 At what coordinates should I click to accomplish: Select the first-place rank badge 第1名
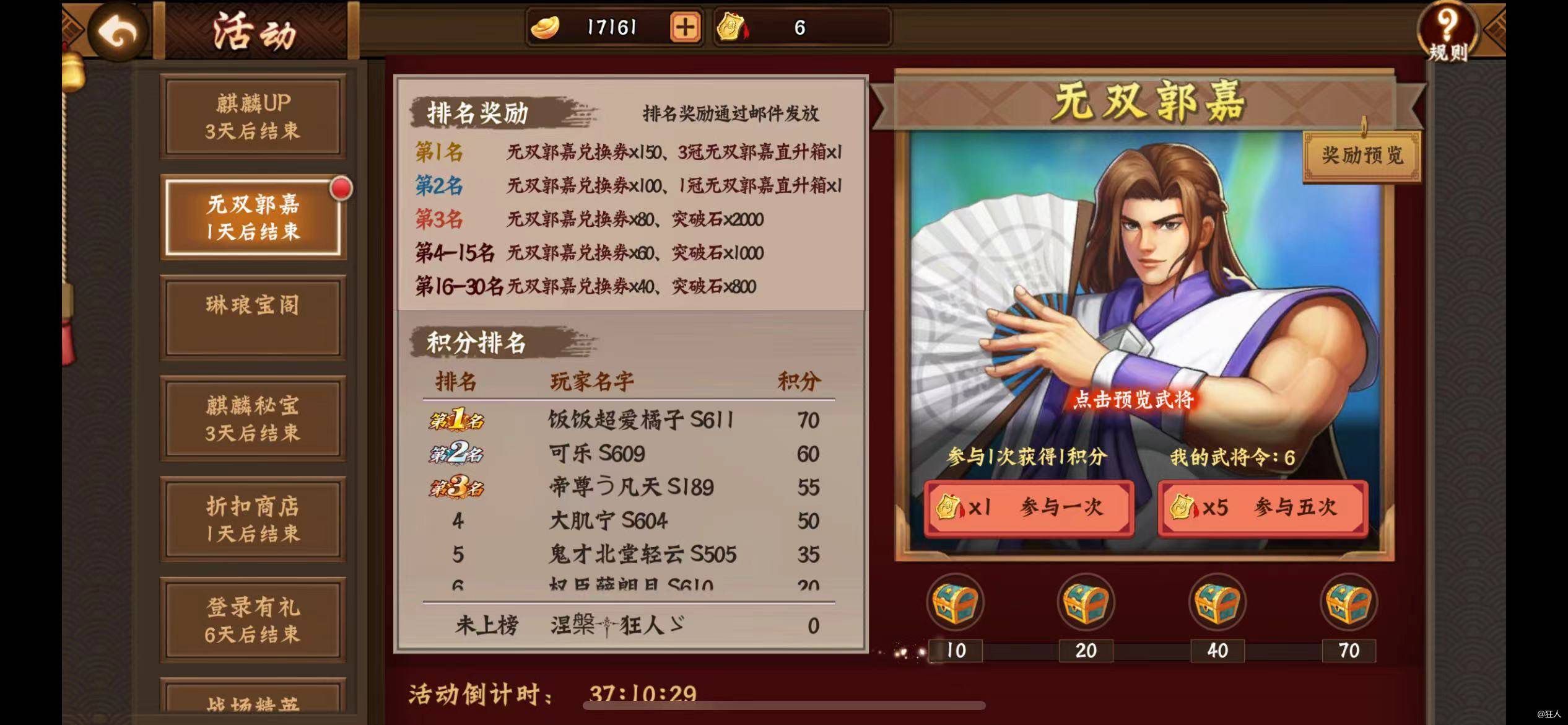point(456,421)
